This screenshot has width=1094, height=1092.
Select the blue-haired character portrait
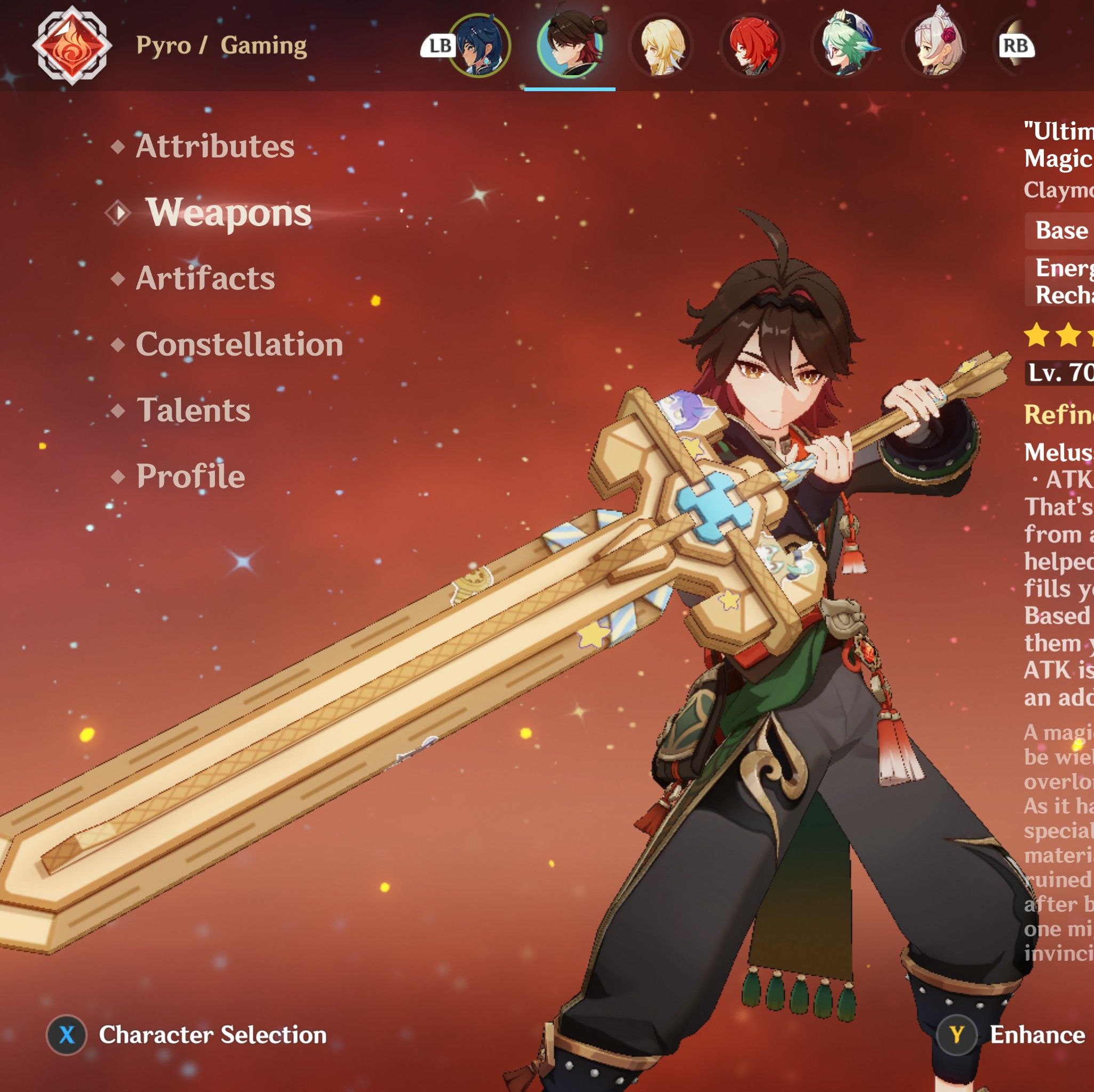[481, 44]
